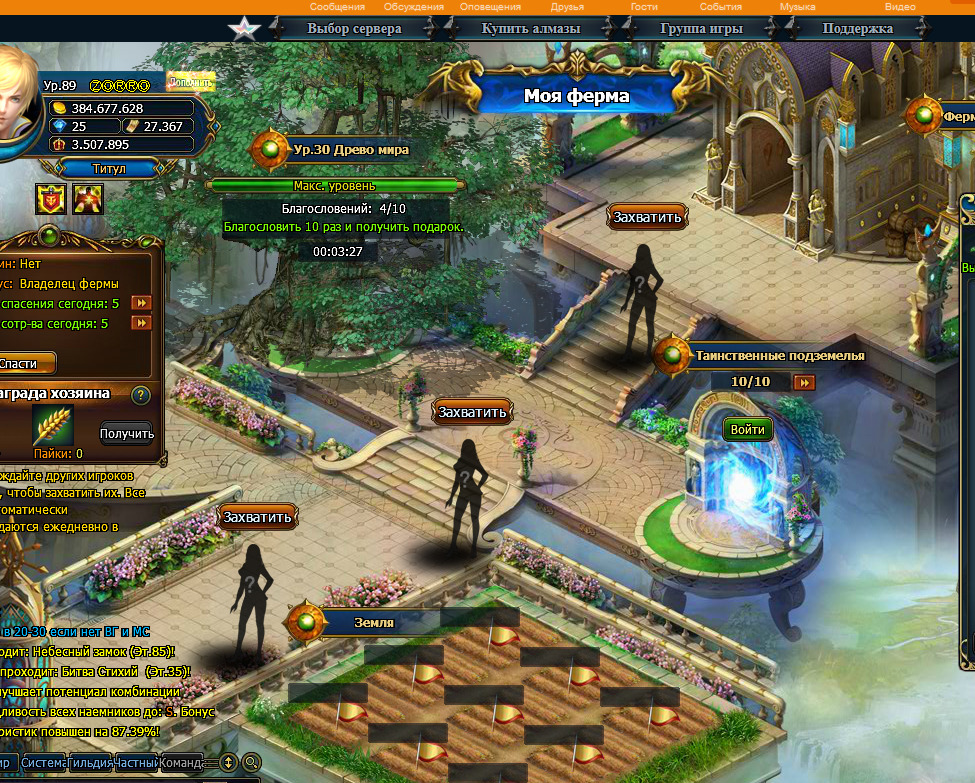Open the Группа игры link
Viewport: 975px width, 783px height.
pos(701,28)
